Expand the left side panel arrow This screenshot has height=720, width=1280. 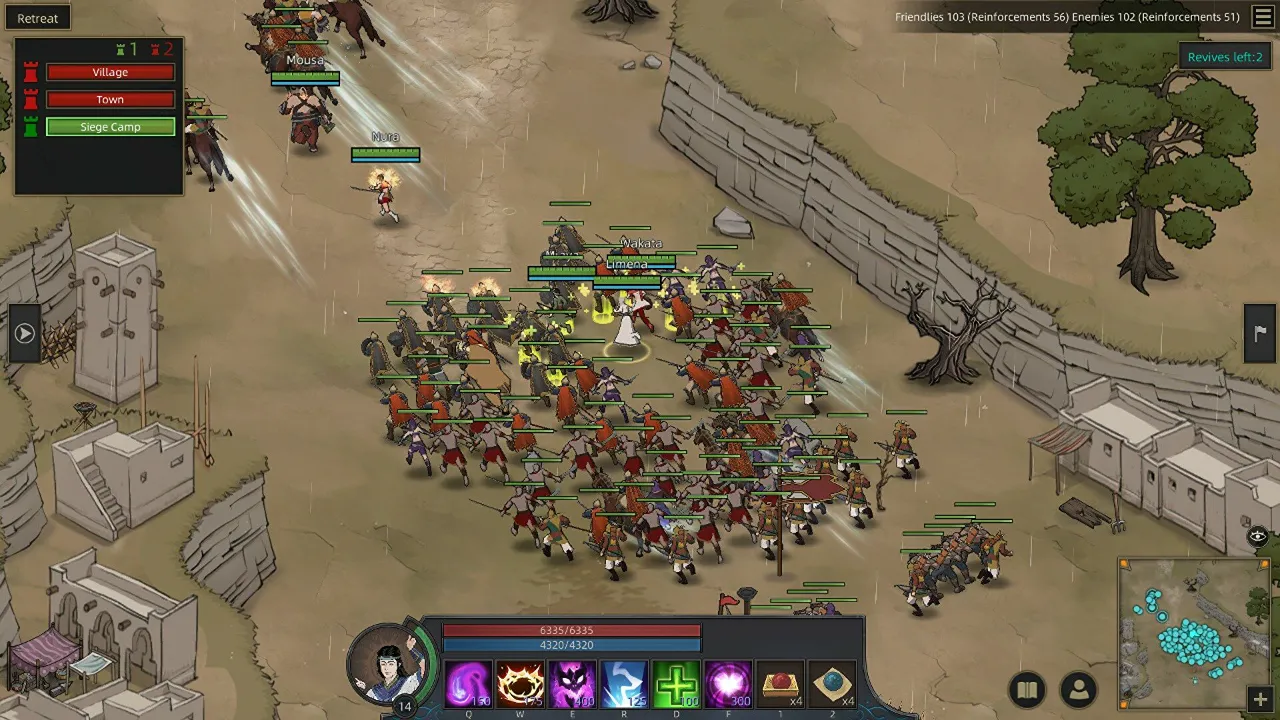[24, 334]
